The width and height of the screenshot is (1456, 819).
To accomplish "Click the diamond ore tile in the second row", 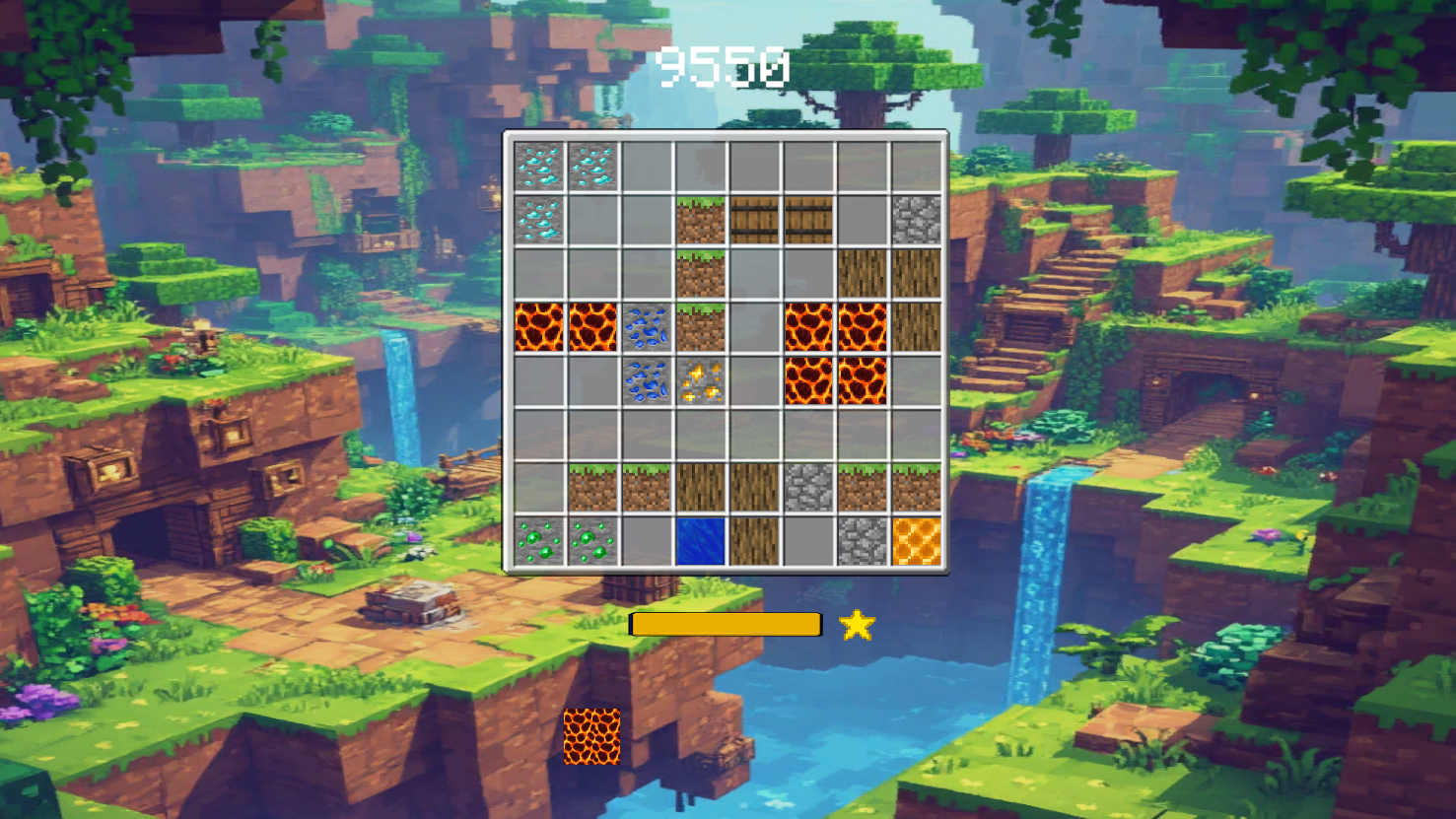I will coord(540,222).
